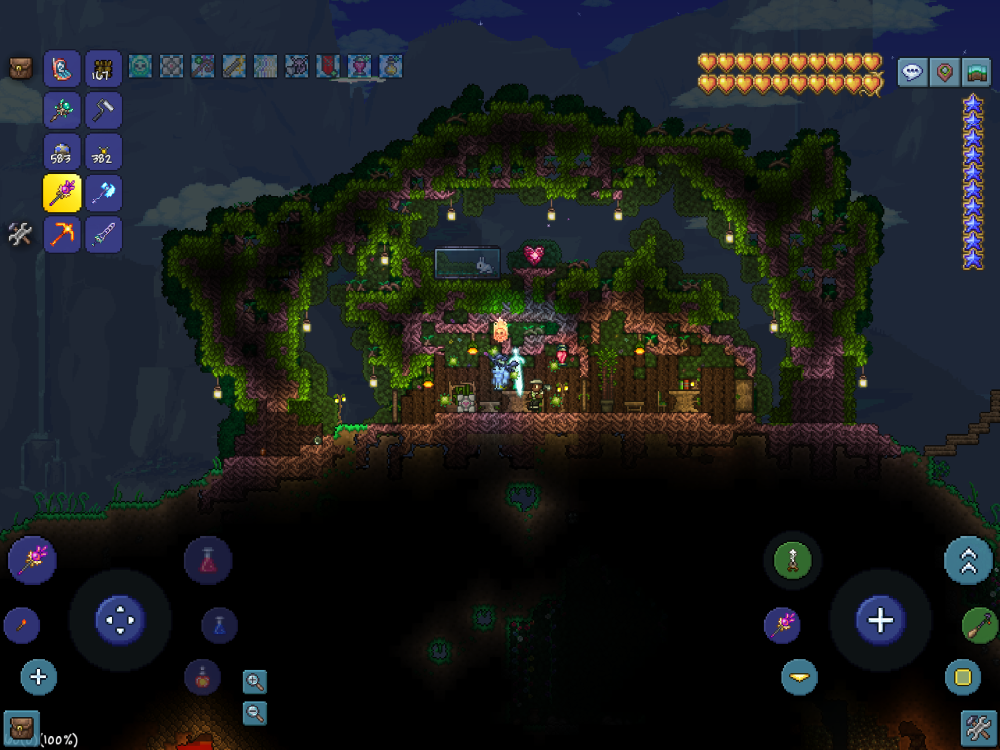Use the red healing potion quick button
Screen dimensions: 1000x750
click(208, 560)
